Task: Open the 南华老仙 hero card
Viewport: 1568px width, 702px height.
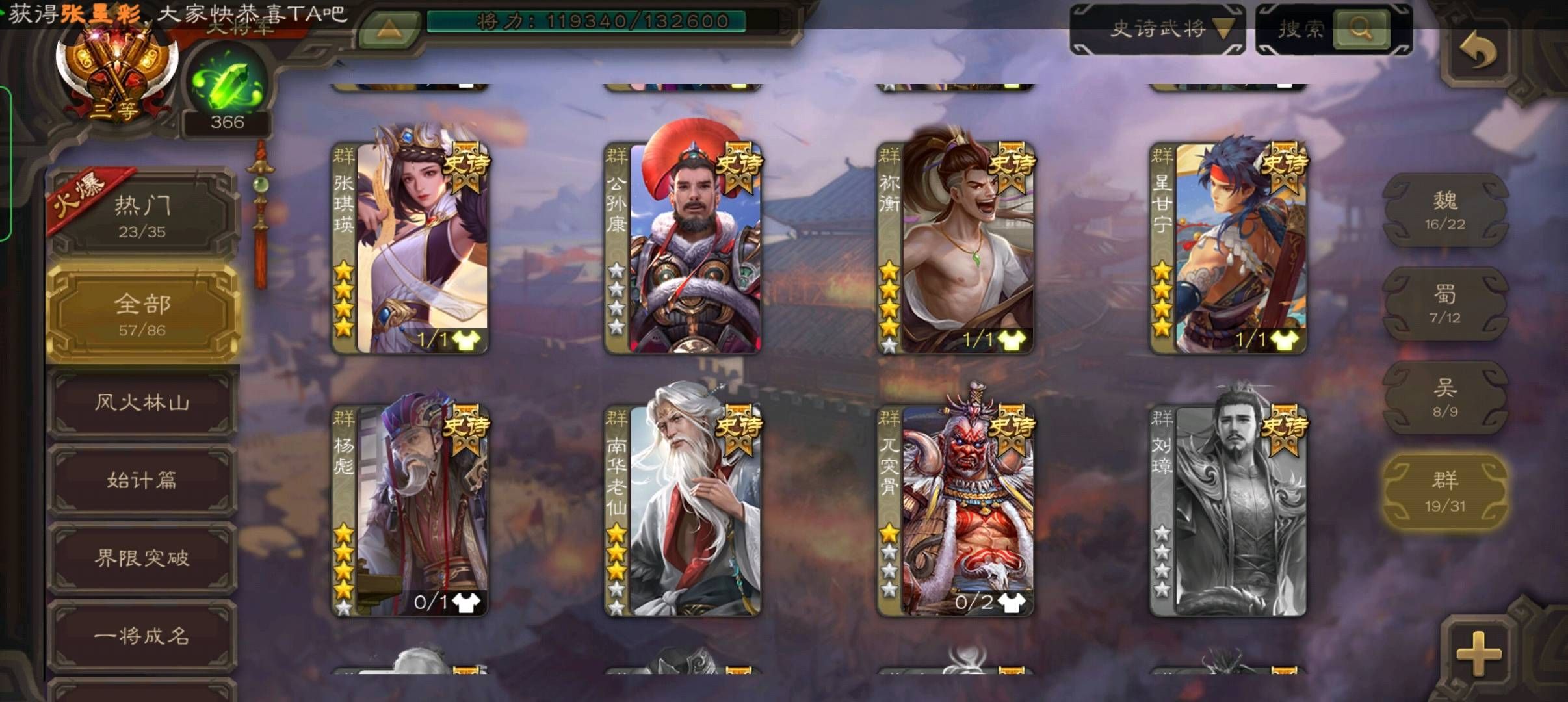Action: click(x=683, y=511)
